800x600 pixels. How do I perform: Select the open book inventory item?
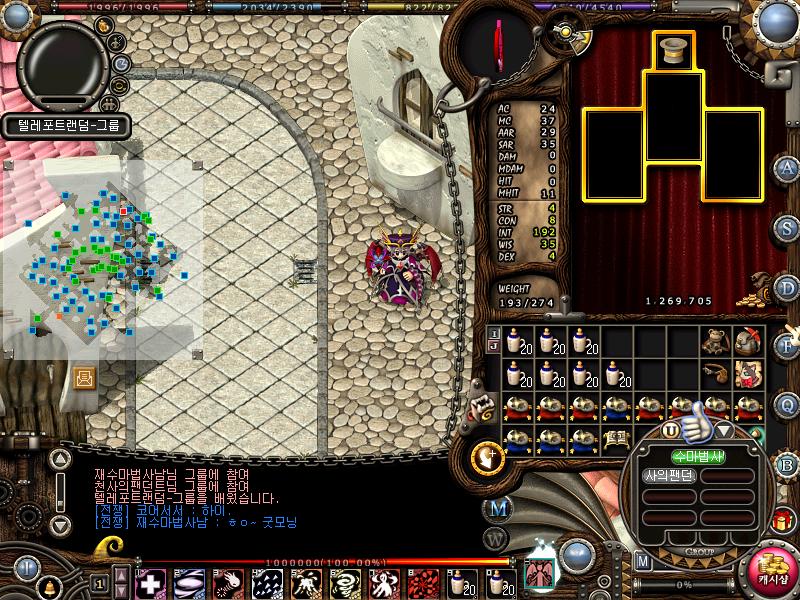[x=613, y=437]
